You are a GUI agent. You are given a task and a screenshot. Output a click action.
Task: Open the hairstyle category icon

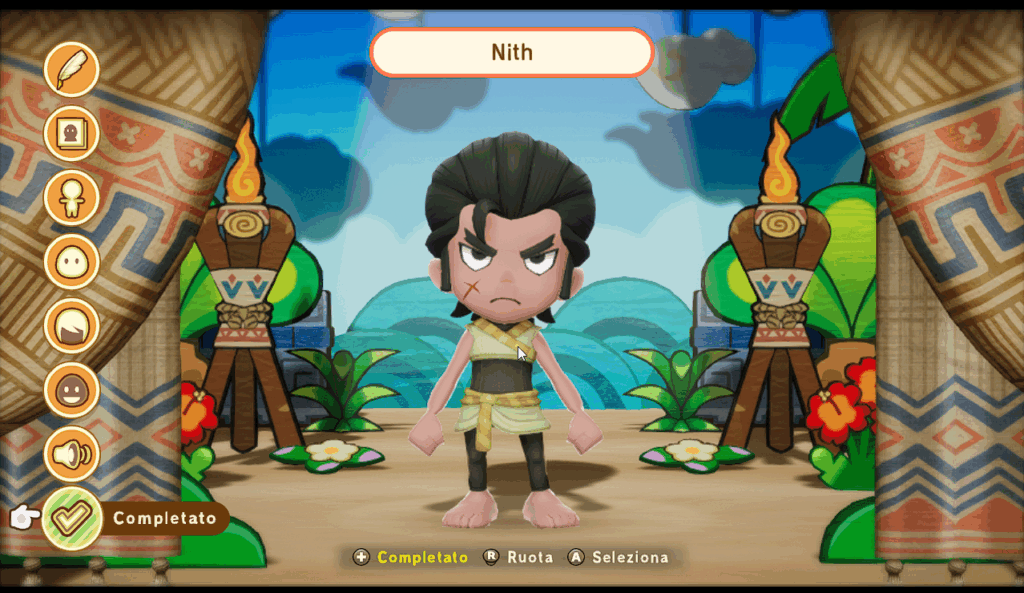[72, 326]
